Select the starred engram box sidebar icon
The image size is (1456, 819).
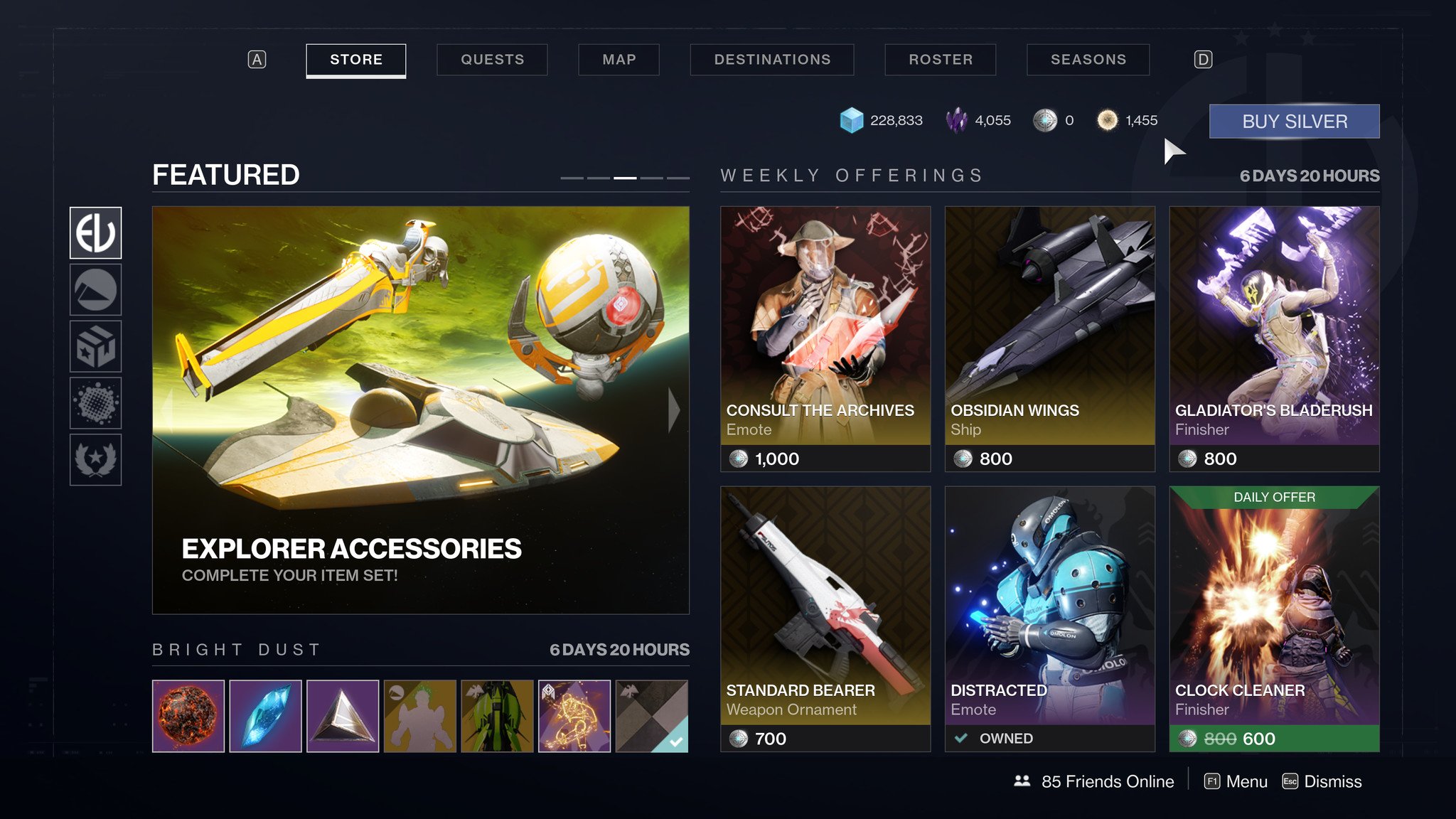(95, 346)
